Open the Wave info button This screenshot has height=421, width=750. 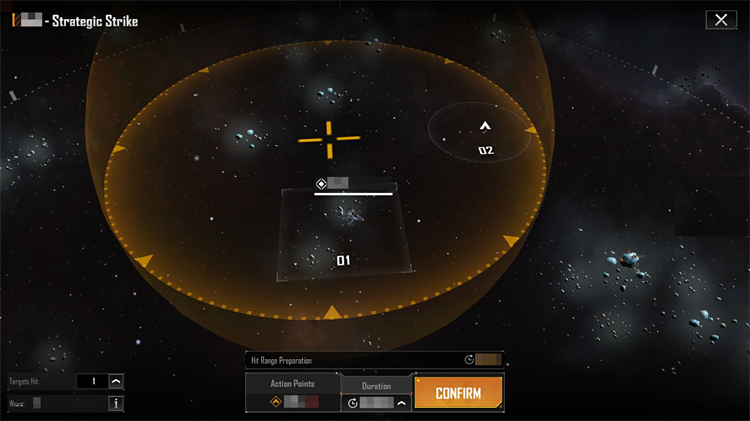coord(116,404)
